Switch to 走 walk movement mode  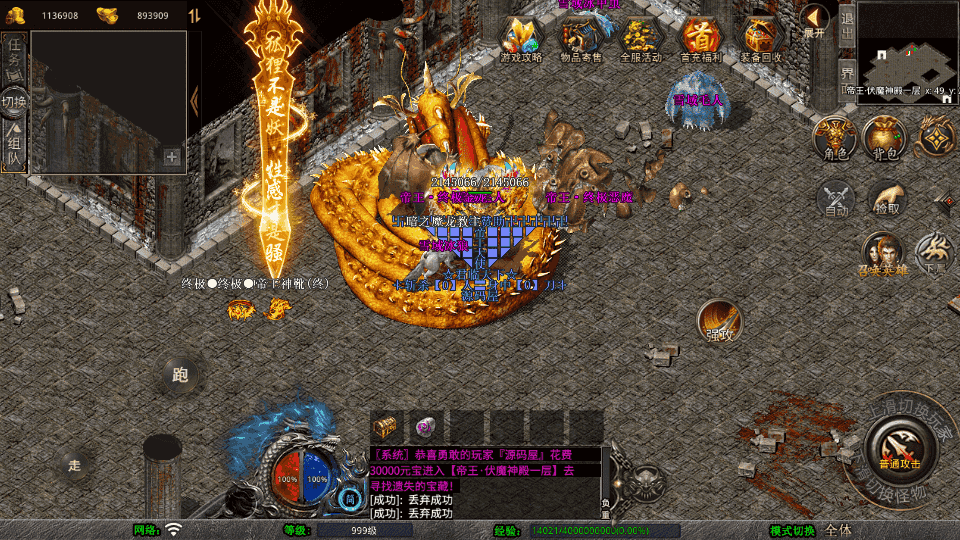click(75, 465)
